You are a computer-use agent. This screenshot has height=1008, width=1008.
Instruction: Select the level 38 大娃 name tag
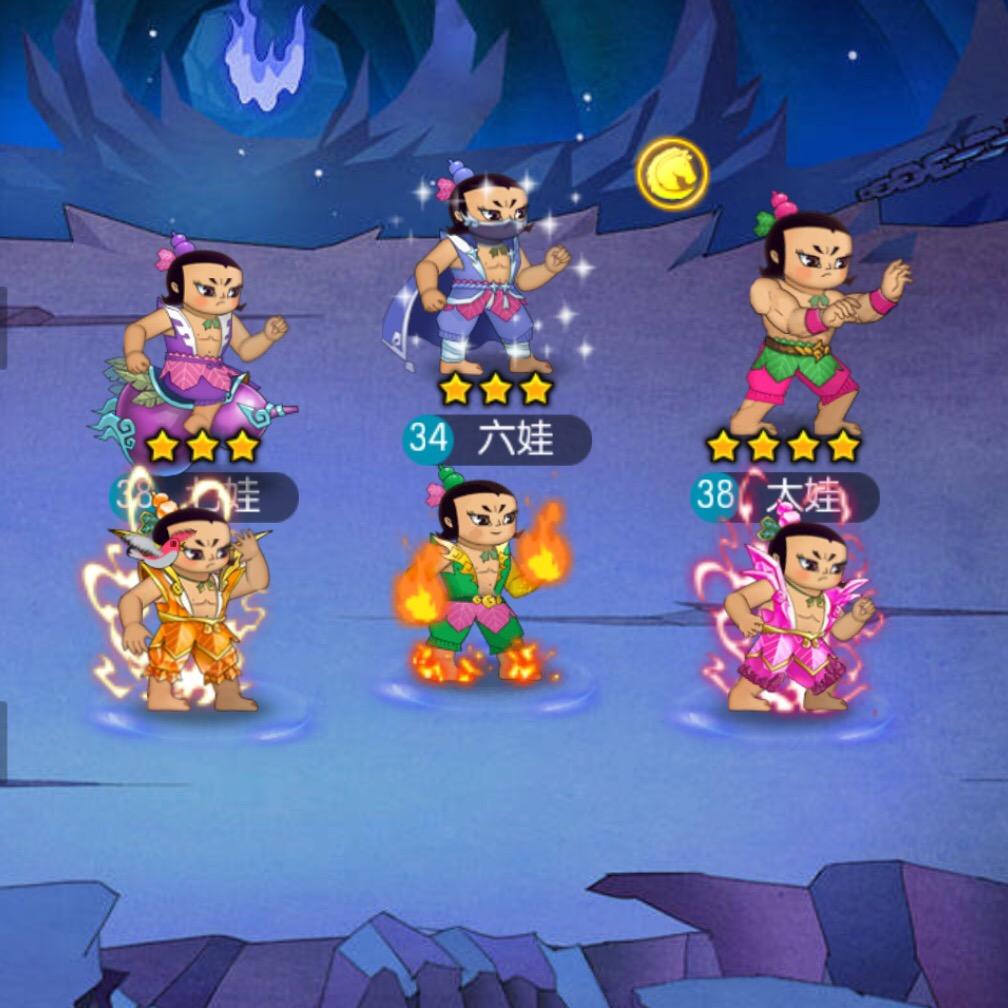point(786,495)
